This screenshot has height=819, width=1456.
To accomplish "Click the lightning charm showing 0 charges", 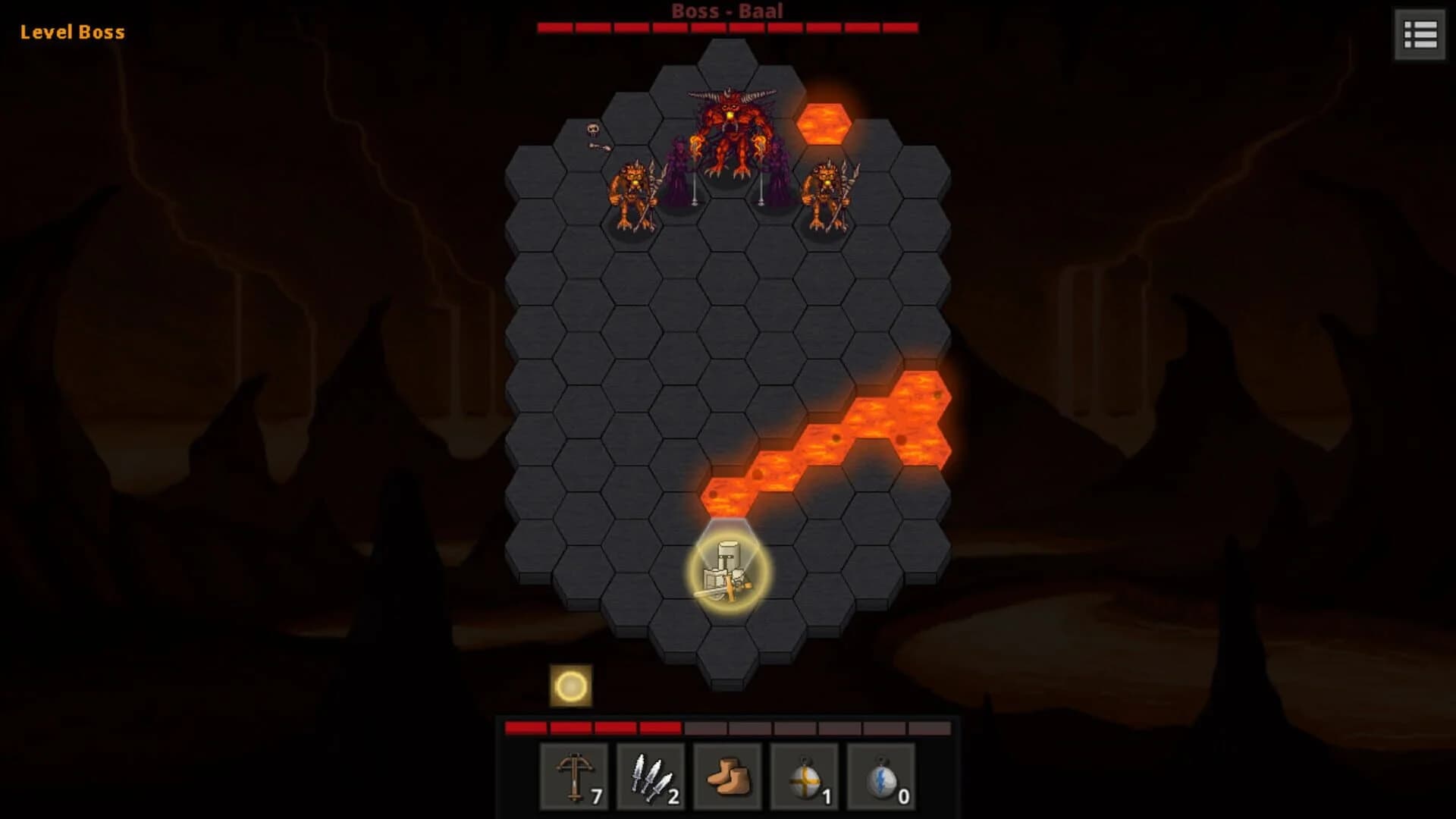I will (x=880, y=777).
